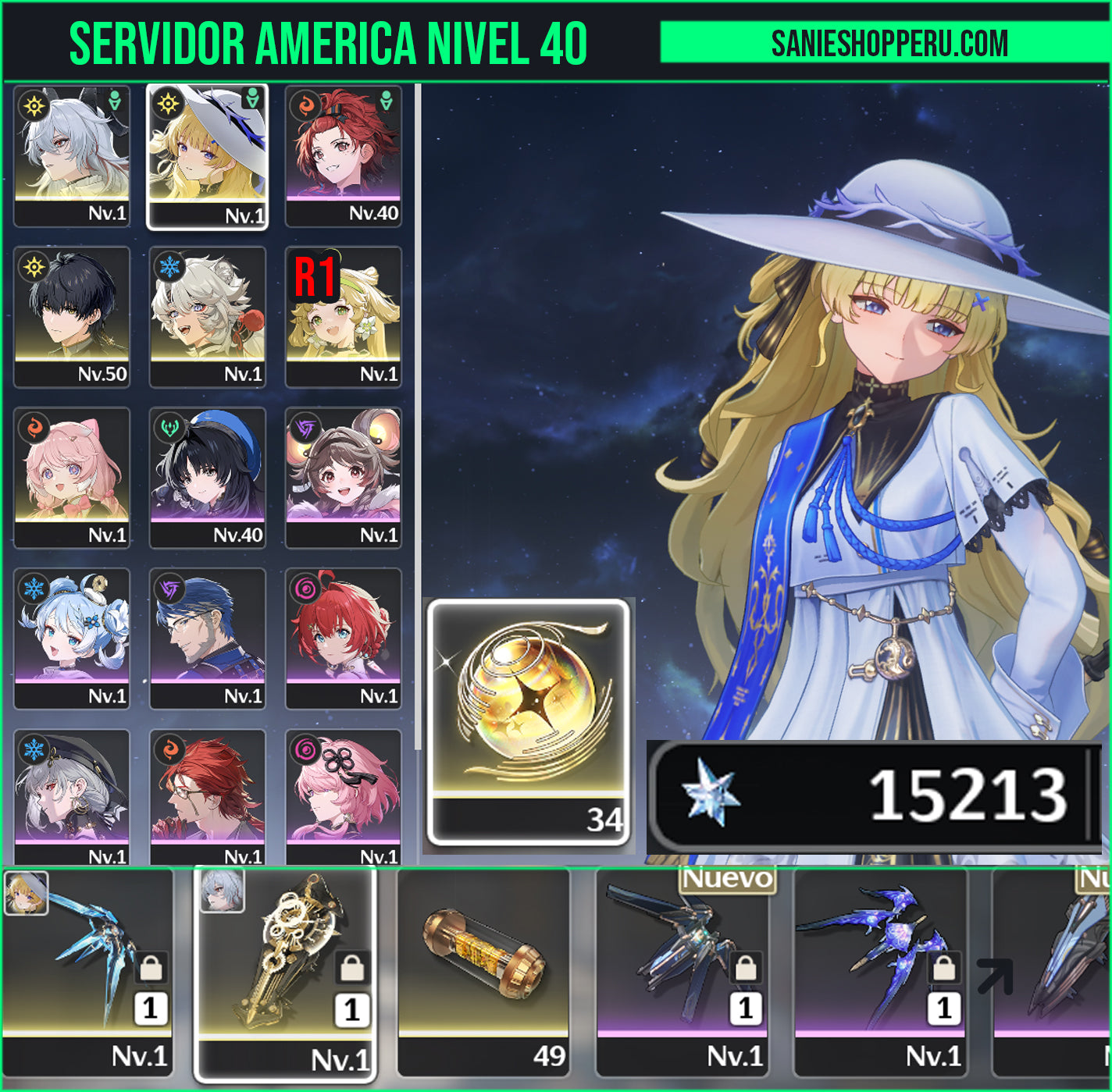Image resolution: width=1112 pixels, height=1092 pixels.
Task: Choose the pink-haired girl with cat ears
Action: pos(71,478)
